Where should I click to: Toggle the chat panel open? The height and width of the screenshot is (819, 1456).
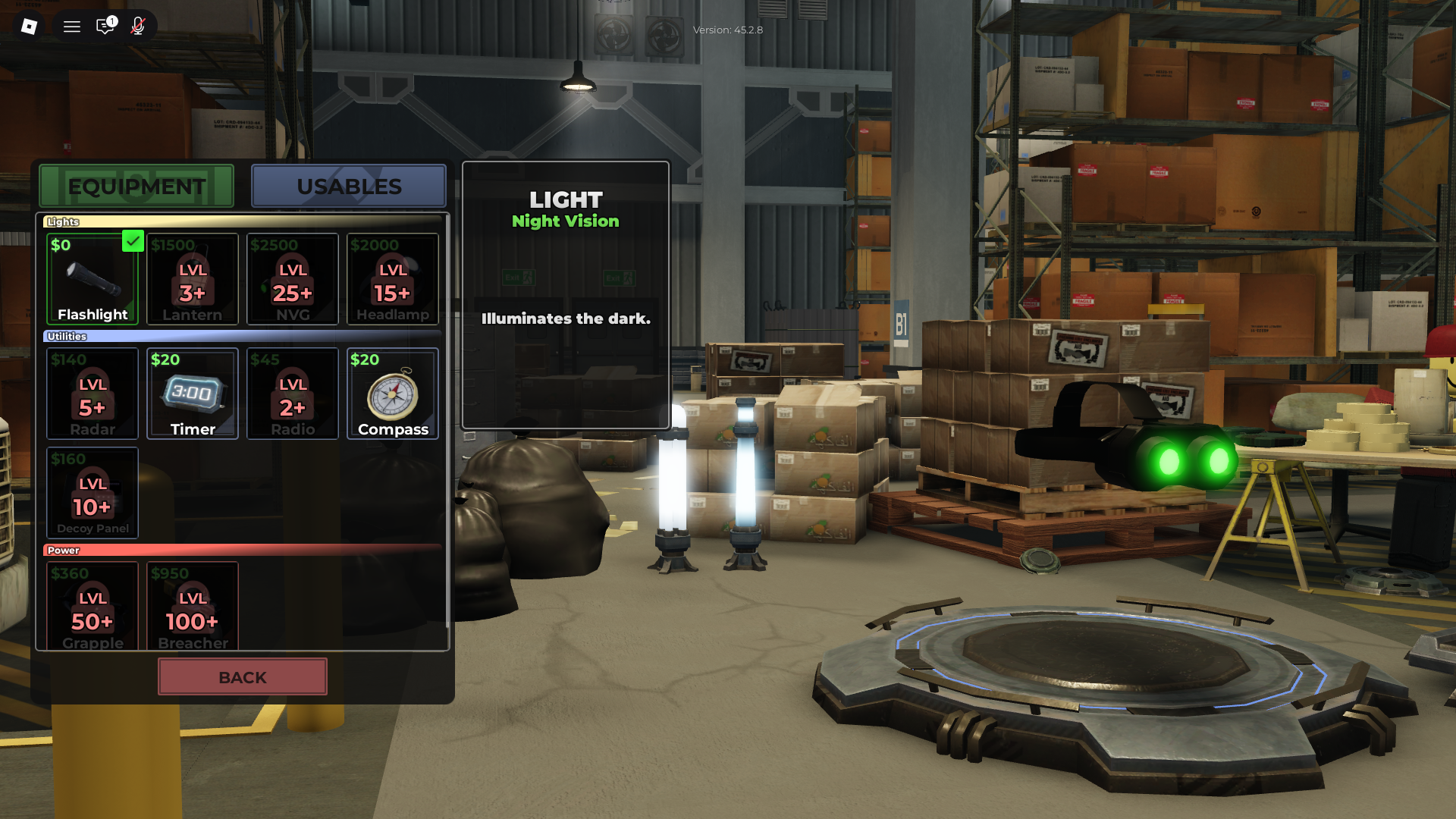click(x=104, y=26)
